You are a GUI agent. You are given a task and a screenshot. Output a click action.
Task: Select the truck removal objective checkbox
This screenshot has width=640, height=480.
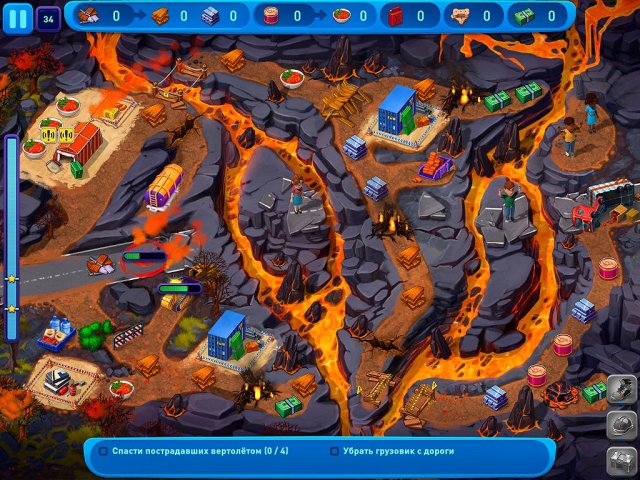tap(334, 451)
